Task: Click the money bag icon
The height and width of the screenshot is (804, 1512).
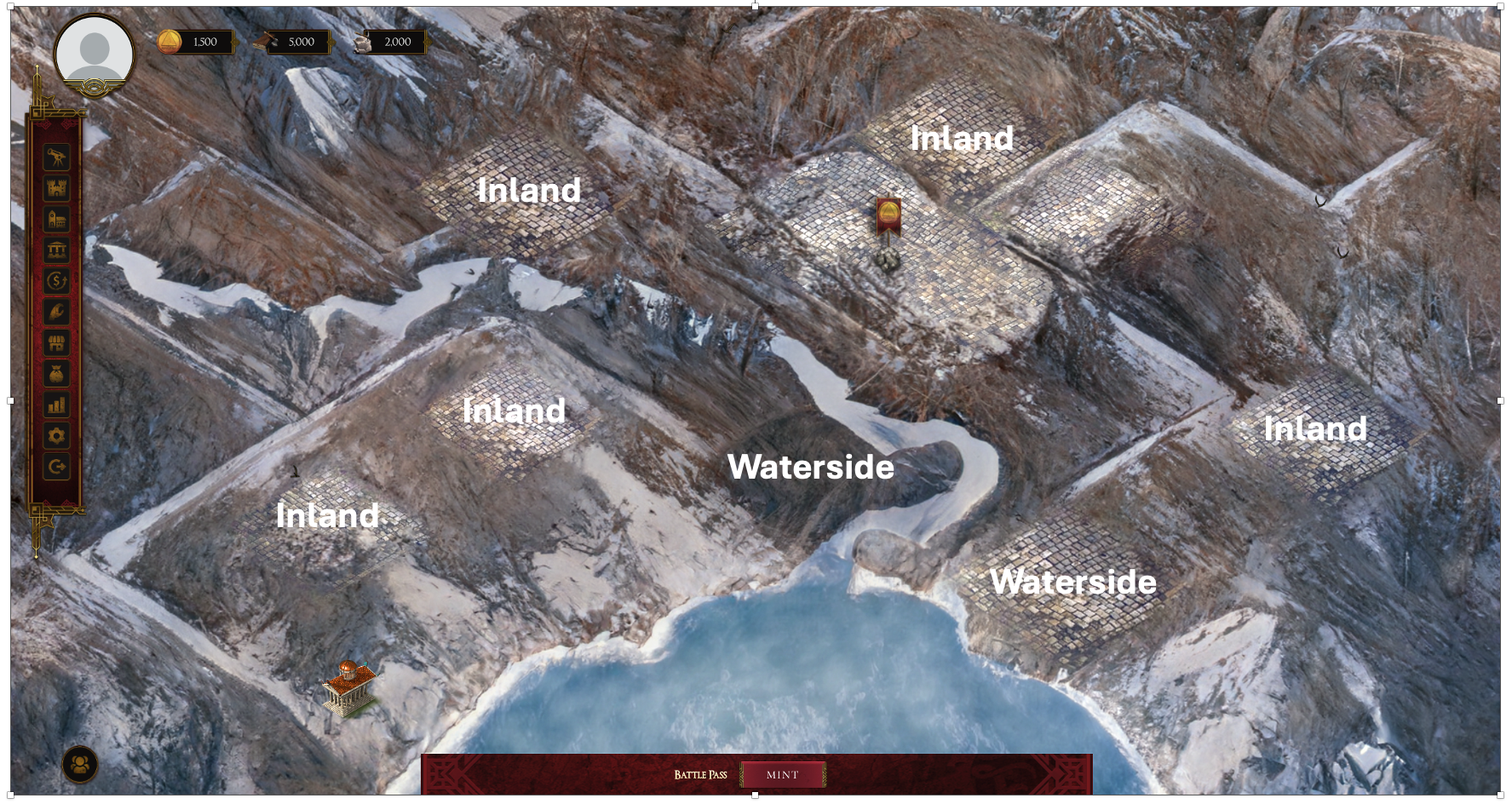Action: (x=57, y=374)
